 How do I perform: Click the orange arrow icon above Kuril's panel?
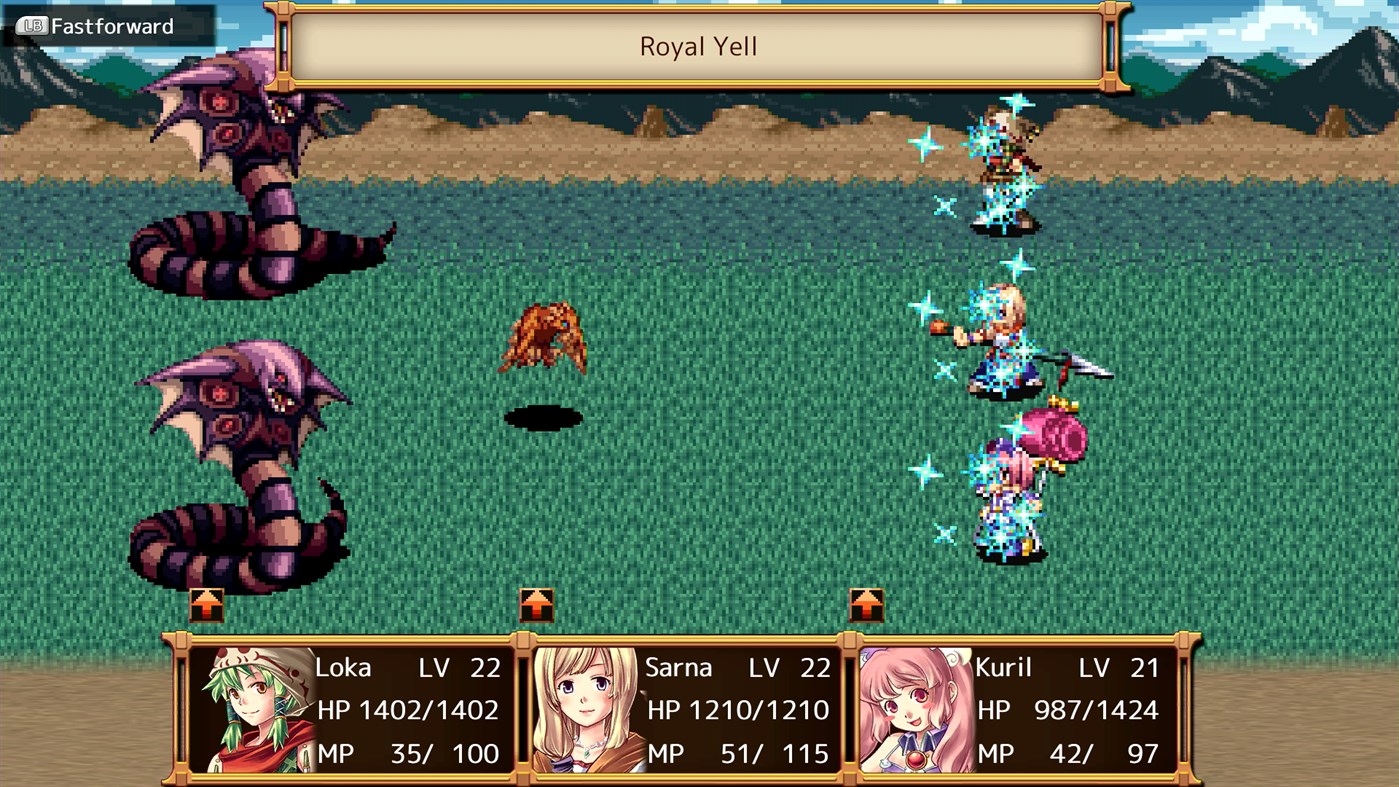point(866,603)
